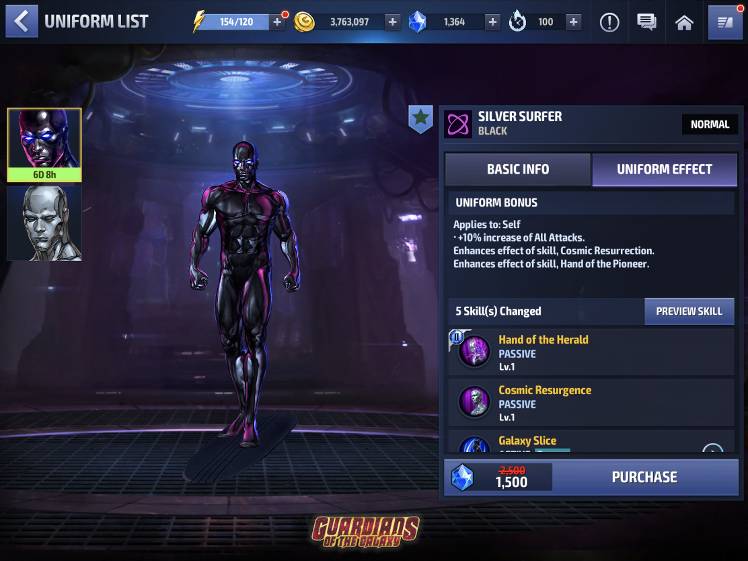Purchase the uniform for 1,500 crystals
Viewport: 748px width, 561px height.
pos(644,477)
